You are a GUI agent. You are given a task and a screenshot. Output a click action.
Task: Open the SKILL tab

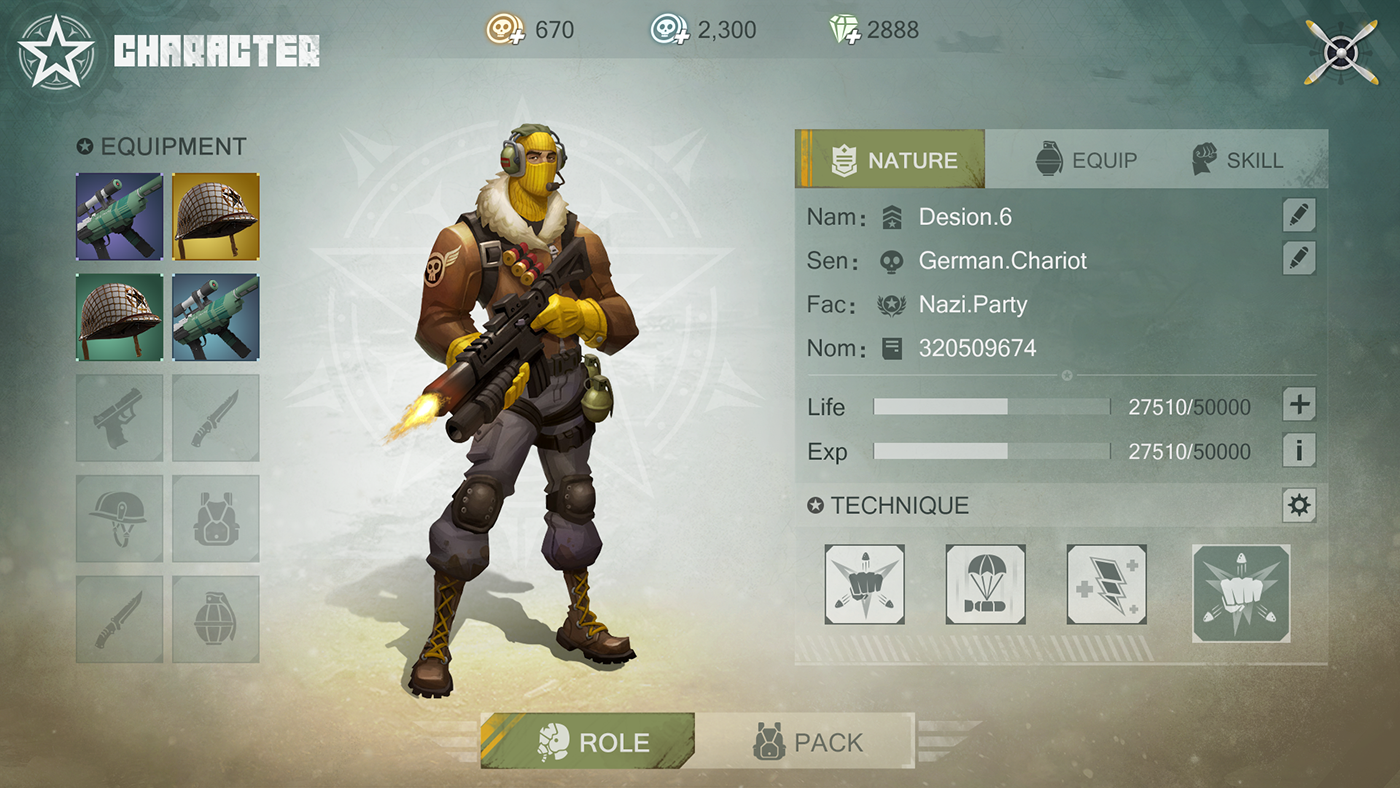[x=1238, y=159]
